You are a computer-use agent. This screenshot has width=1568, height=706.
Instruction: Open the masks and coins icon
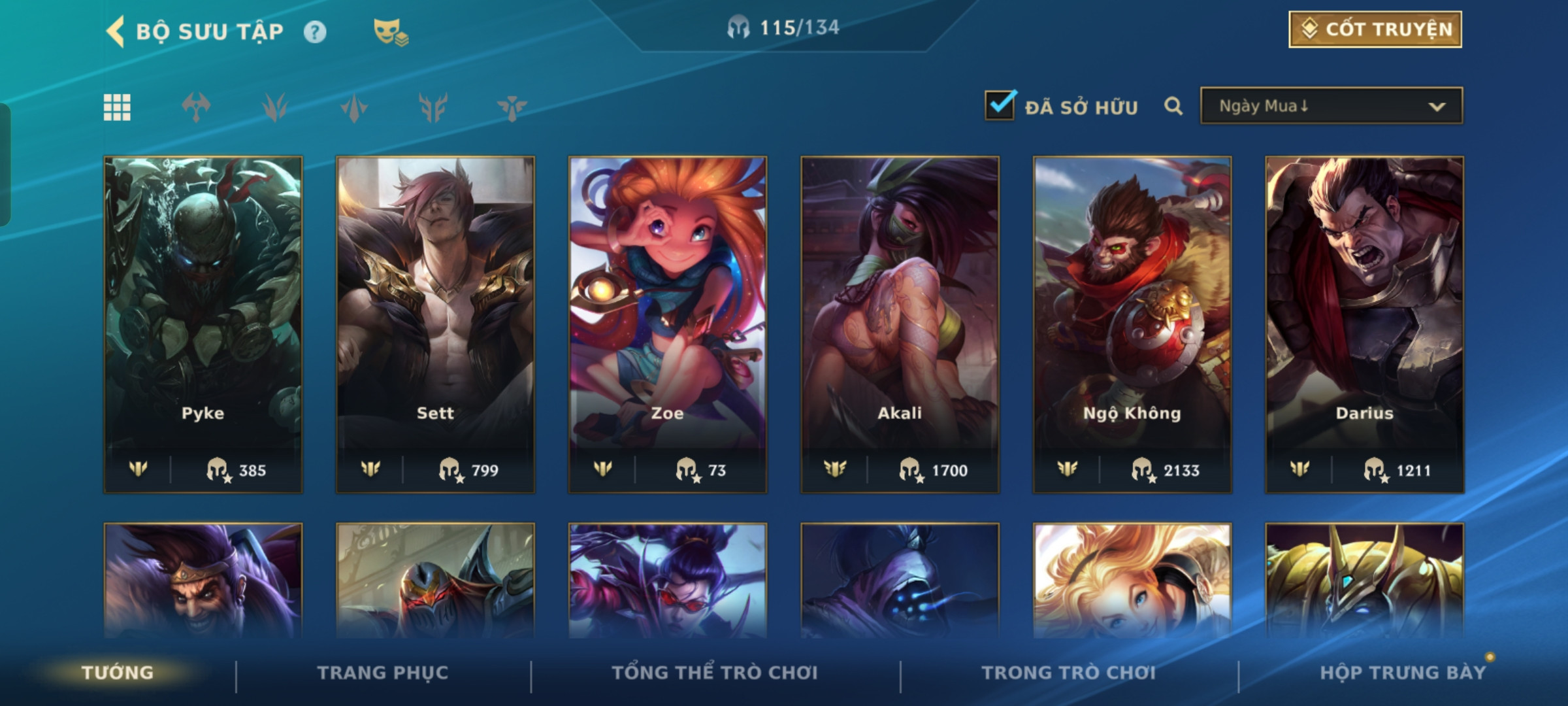390,32
